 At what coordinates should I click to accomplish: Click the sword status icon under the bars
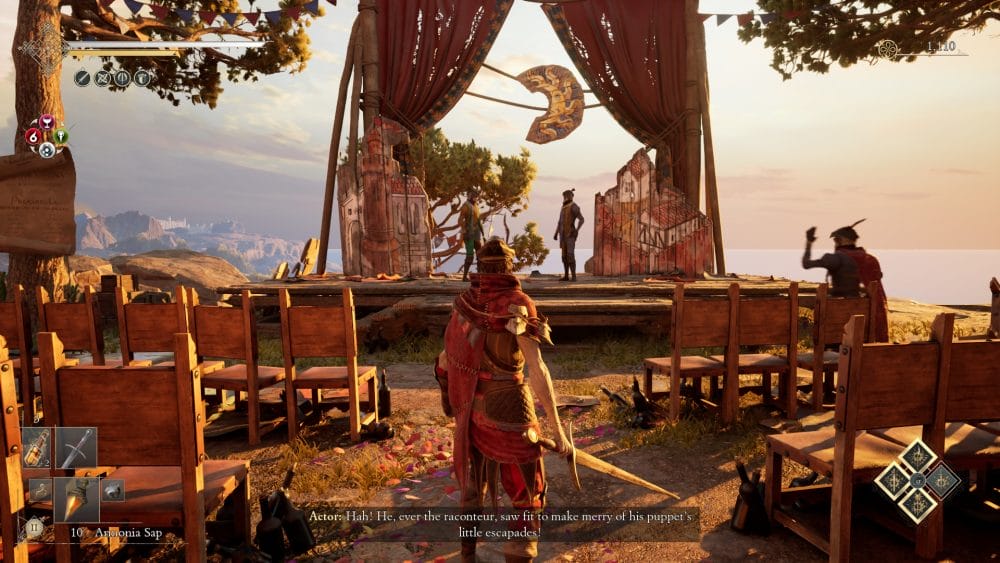[x=82, y=78]
